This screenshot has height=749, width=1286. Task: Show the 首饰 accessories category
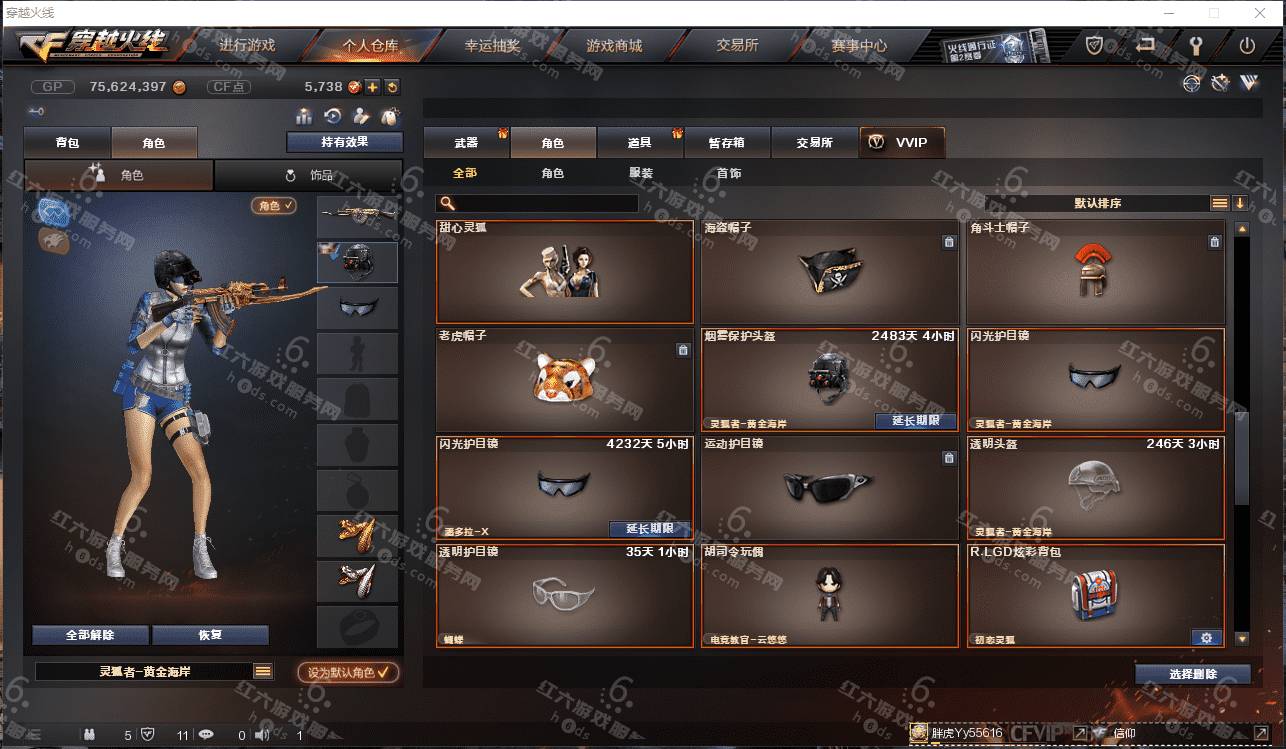click(728, 174)
